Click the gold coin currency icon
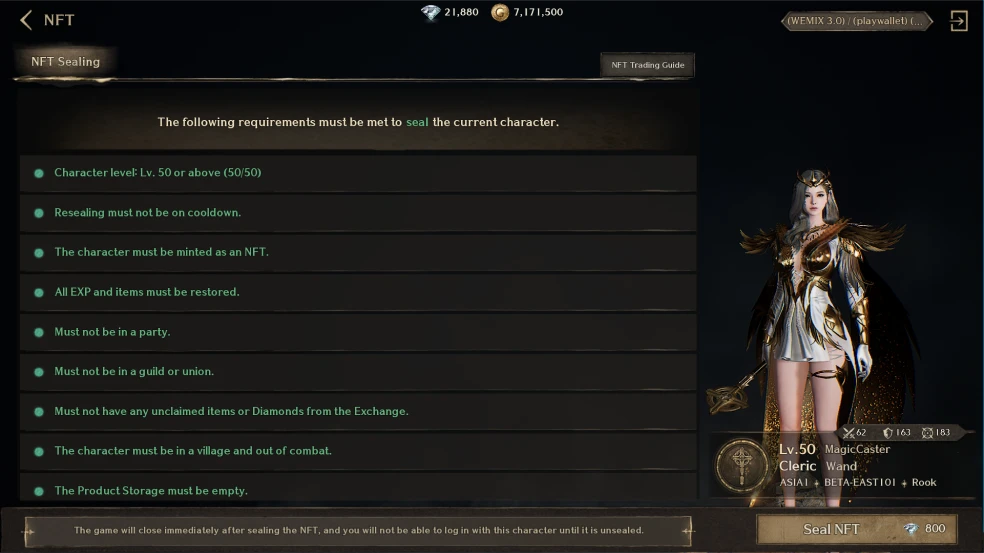The image size is (984, 553). 500,13
